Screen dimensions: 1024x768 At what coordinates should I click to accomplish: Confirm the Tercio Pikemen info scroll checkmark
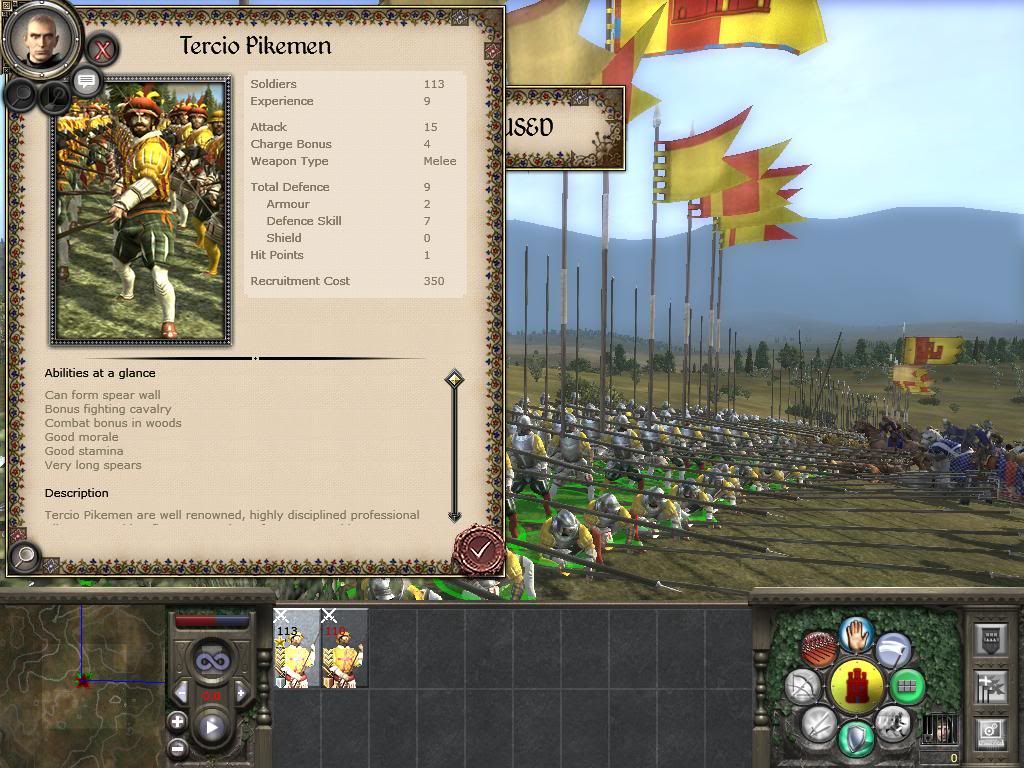(480, 549)
